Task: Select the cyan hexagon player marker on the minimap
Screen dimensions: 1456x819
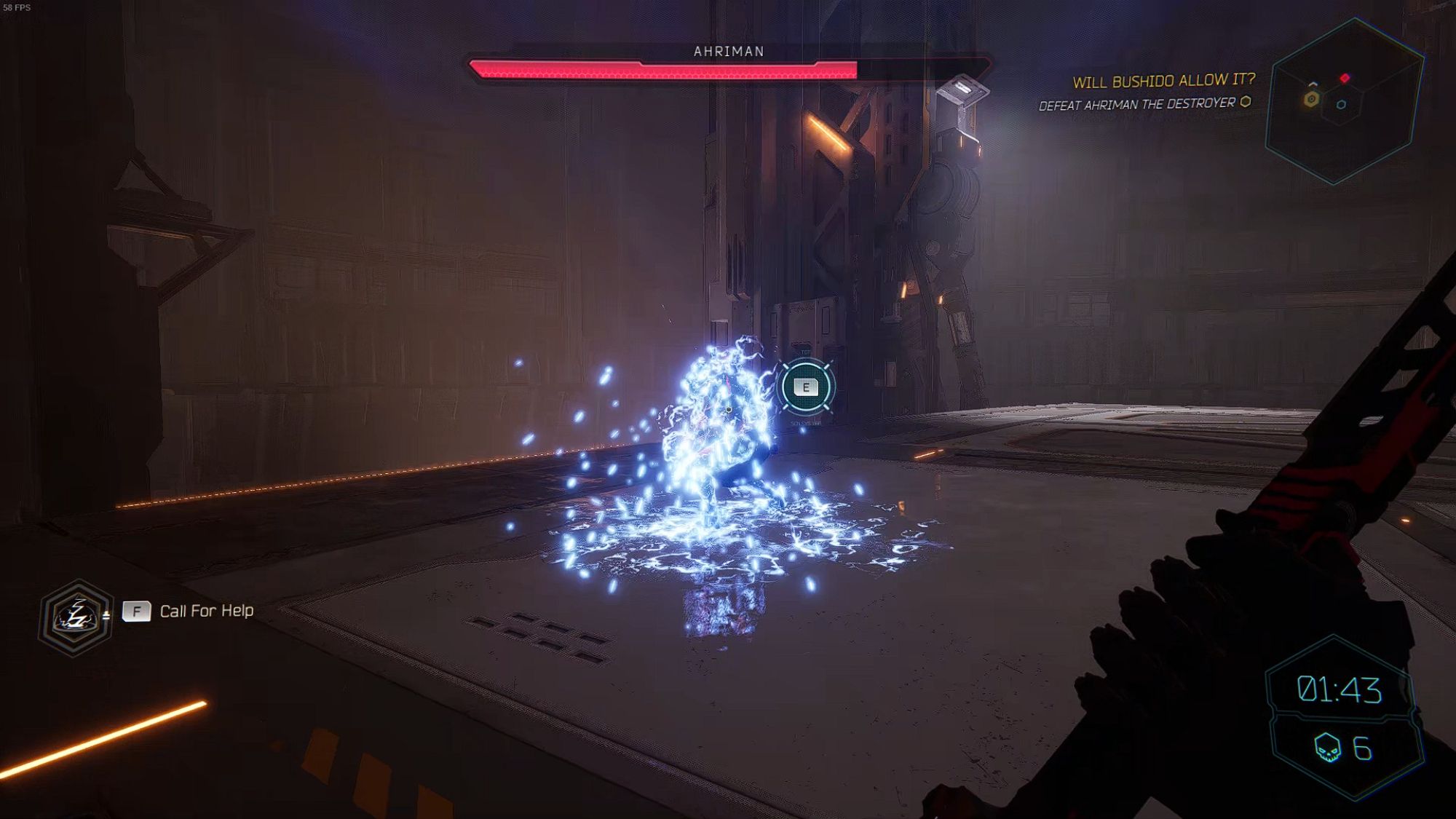Action: pos(1341,103)
